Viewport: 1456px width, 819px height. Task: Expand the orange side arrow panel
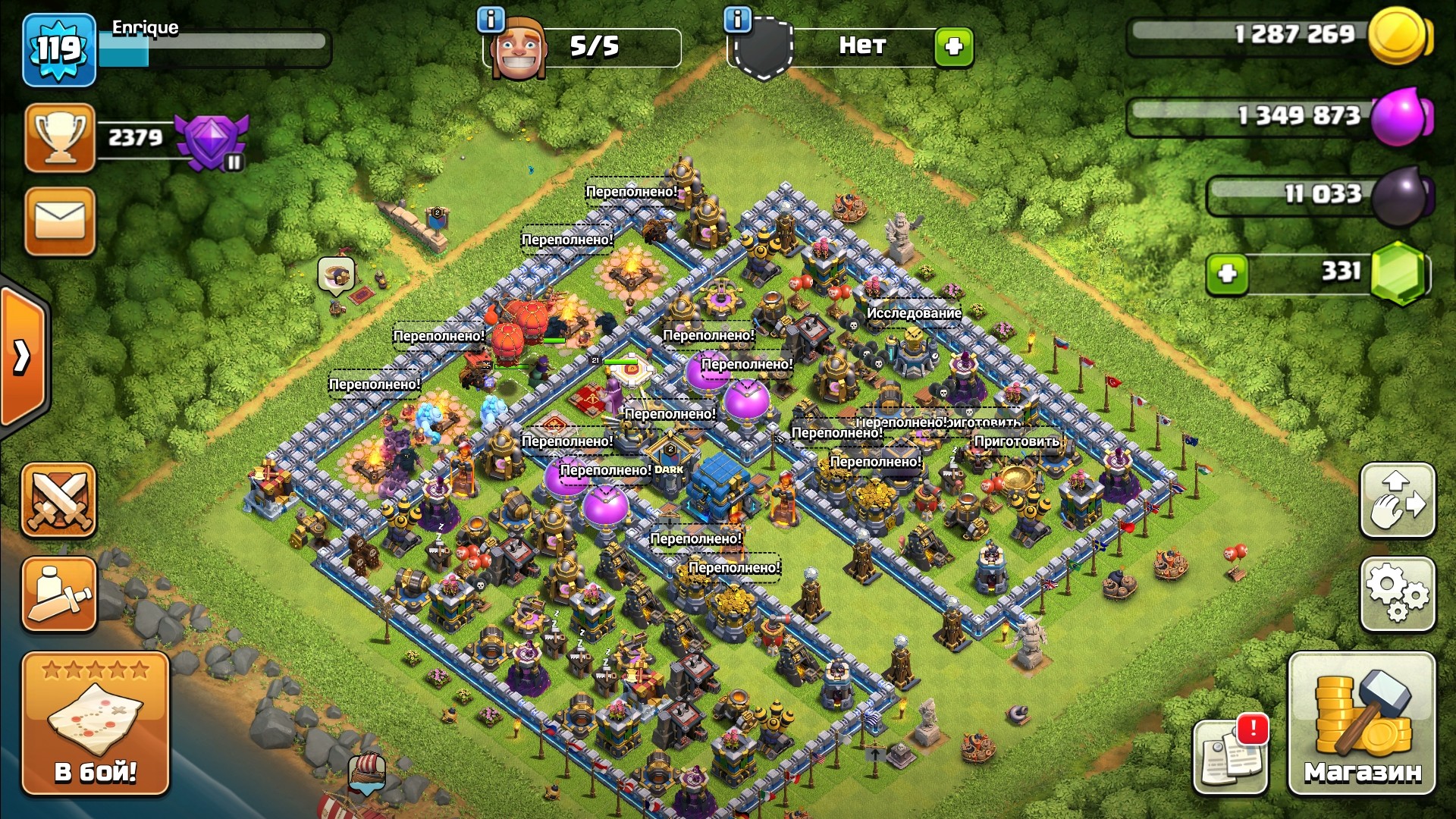tap(23, 356)
